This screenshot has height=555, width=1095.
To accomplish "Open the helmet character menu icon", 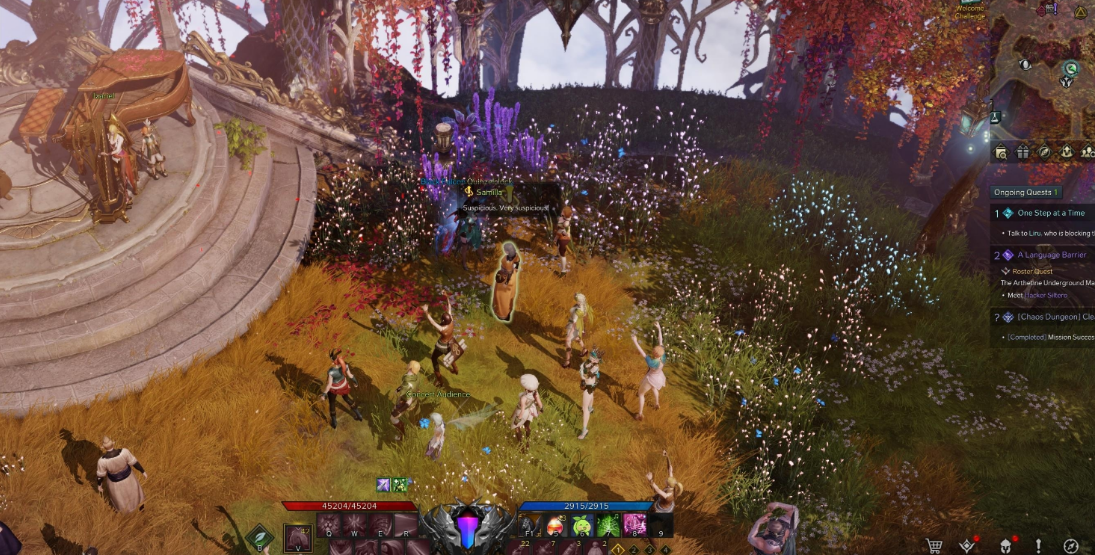I will tap(1005, 545).
